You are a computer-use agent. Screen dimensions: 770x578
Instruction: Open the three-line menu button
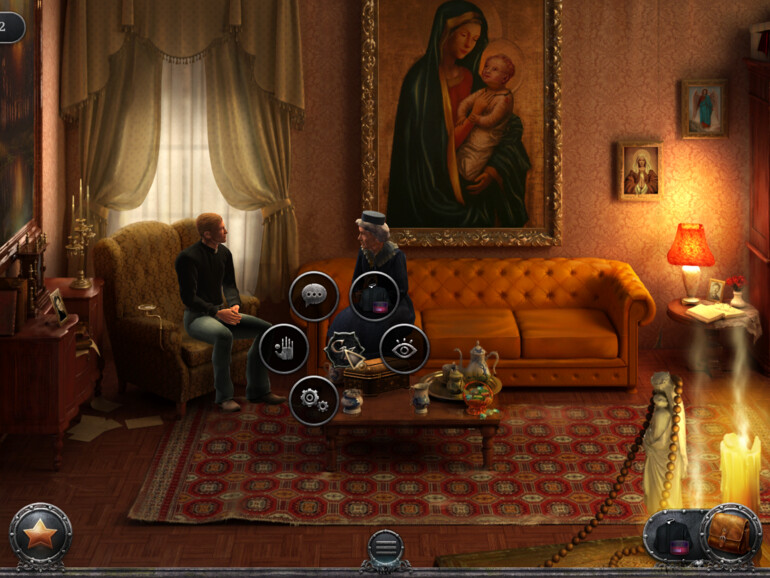385,547
